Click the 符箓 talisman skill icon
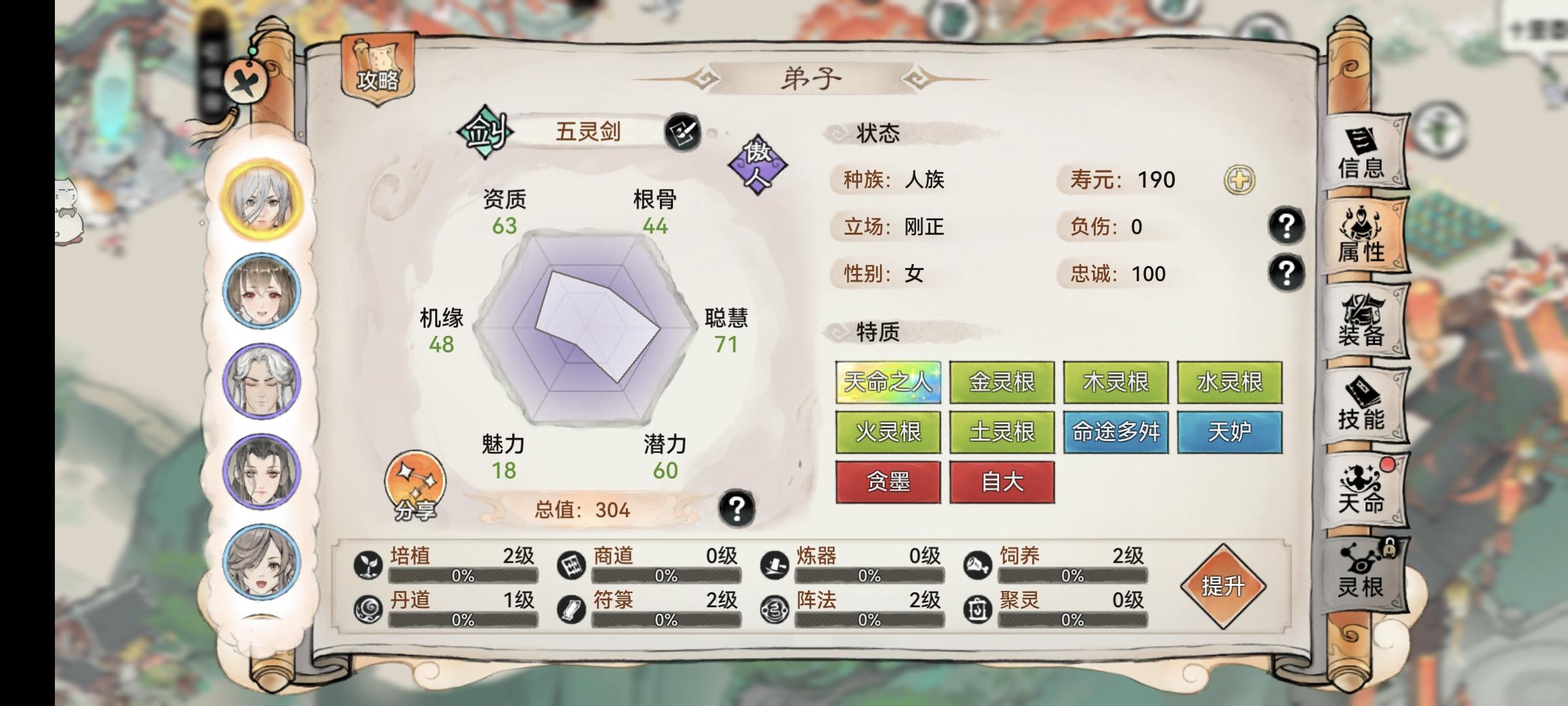1568x706 pixels. coord(572,608)
